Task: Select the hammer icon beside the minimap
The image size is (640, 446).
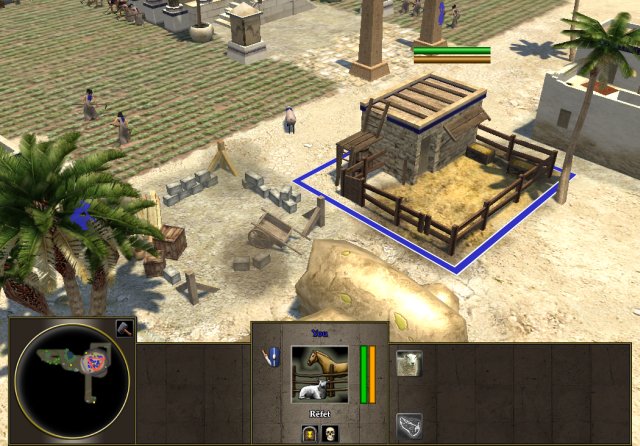Action: pos(122,329)
